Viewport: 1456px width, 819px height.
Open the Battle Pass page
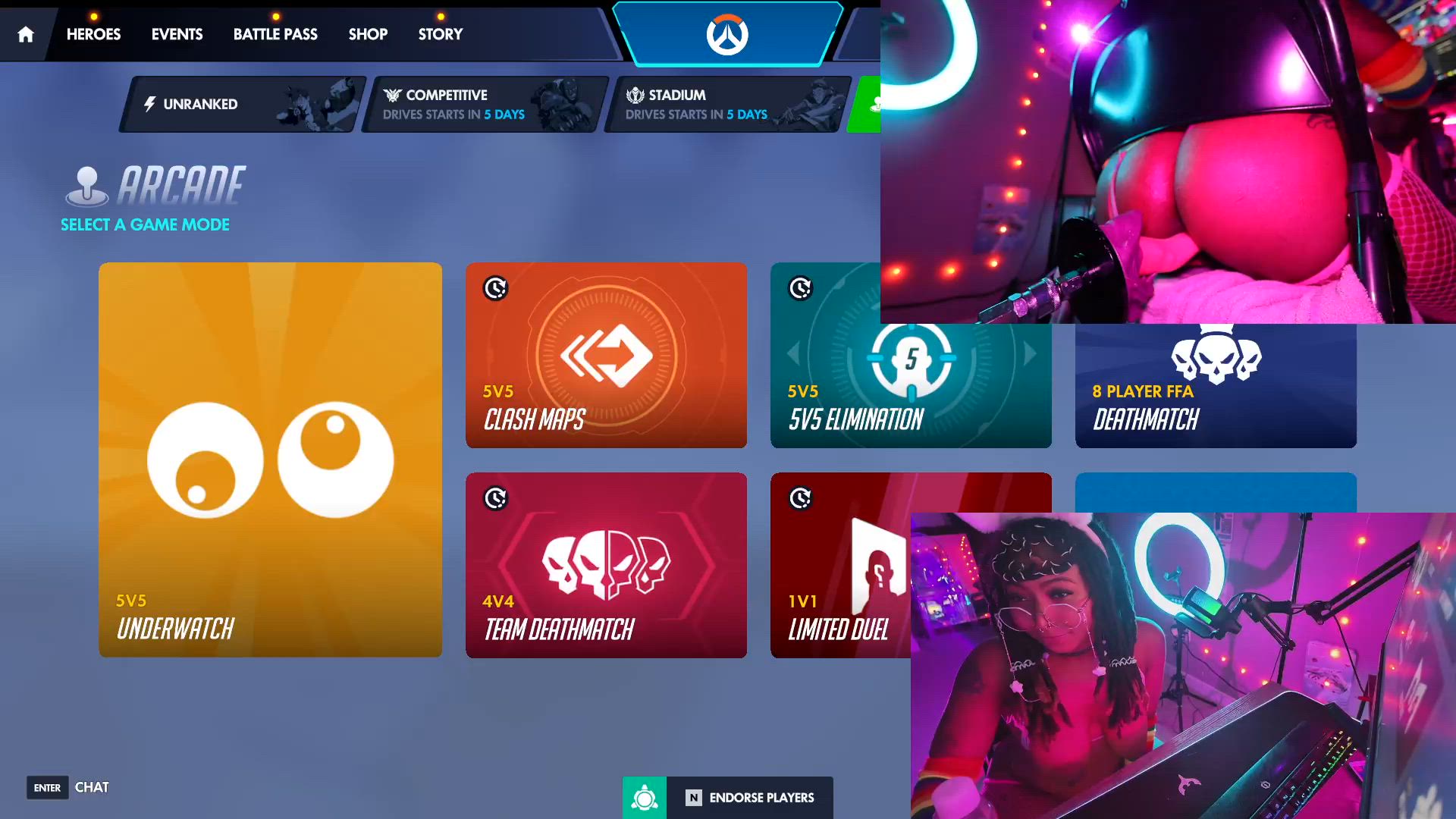[275, 34]
